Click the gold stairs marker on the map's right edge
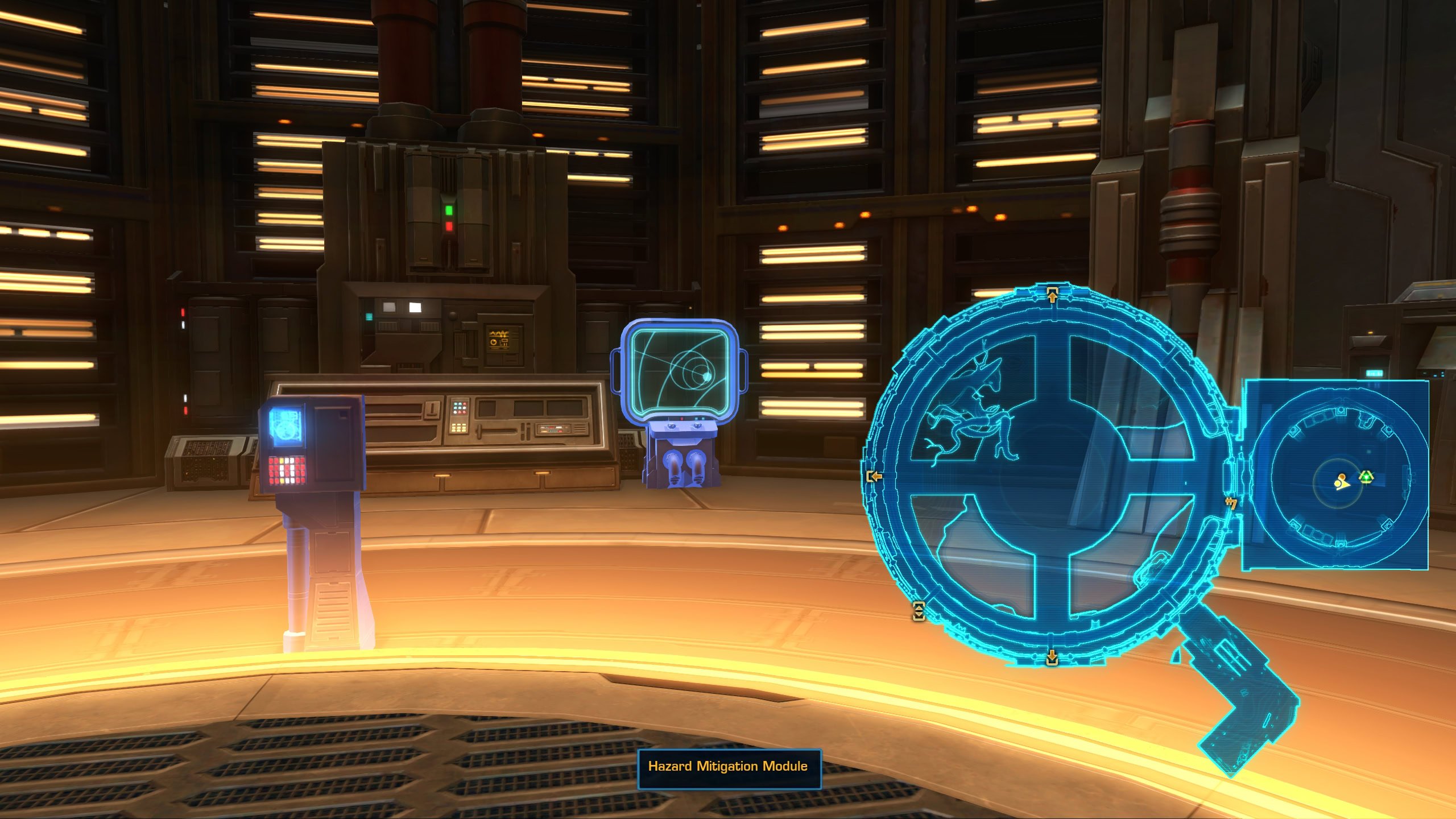The image size is (1456, 819). (1231, 503)
